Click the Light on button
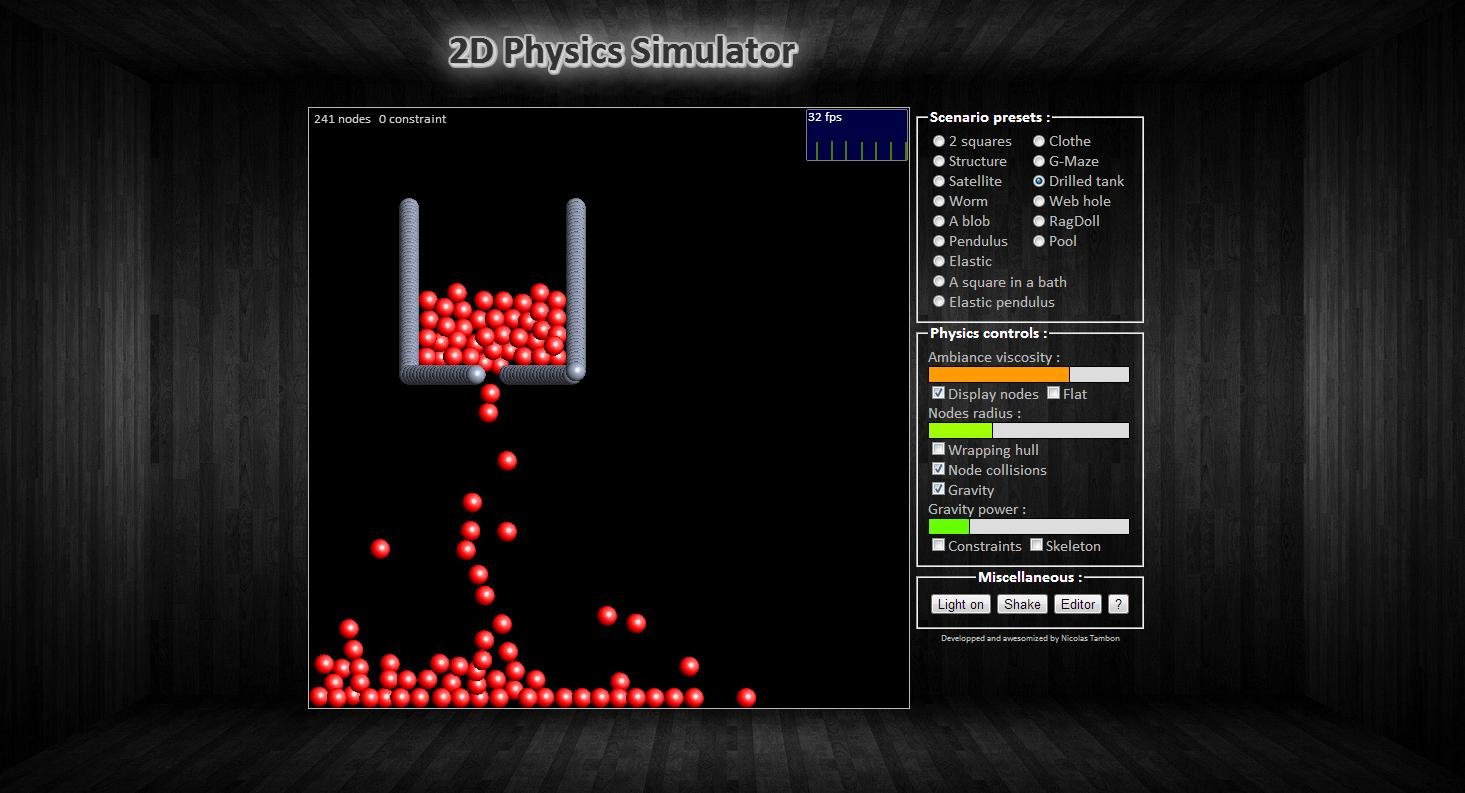This screenshot has height=793, width=1465. coord(959,604)
